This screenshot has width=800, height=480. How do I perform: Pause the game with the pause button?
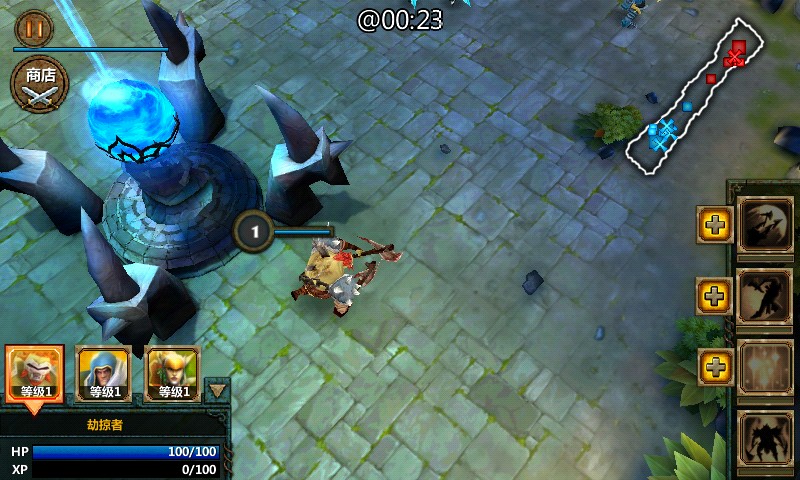click(x=33, y=28)
